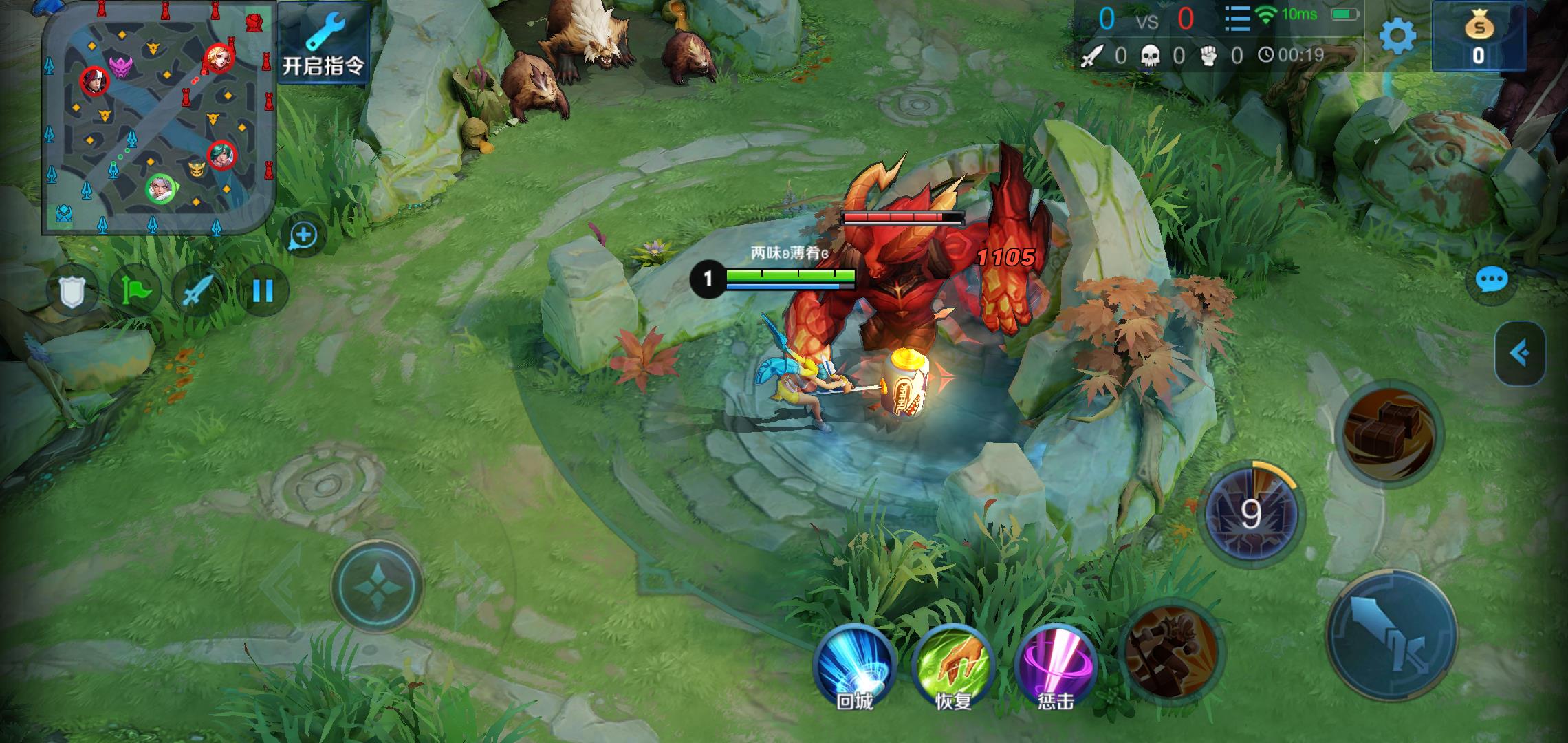
Task: Send the shield defend signal
Action: point(72,292)
